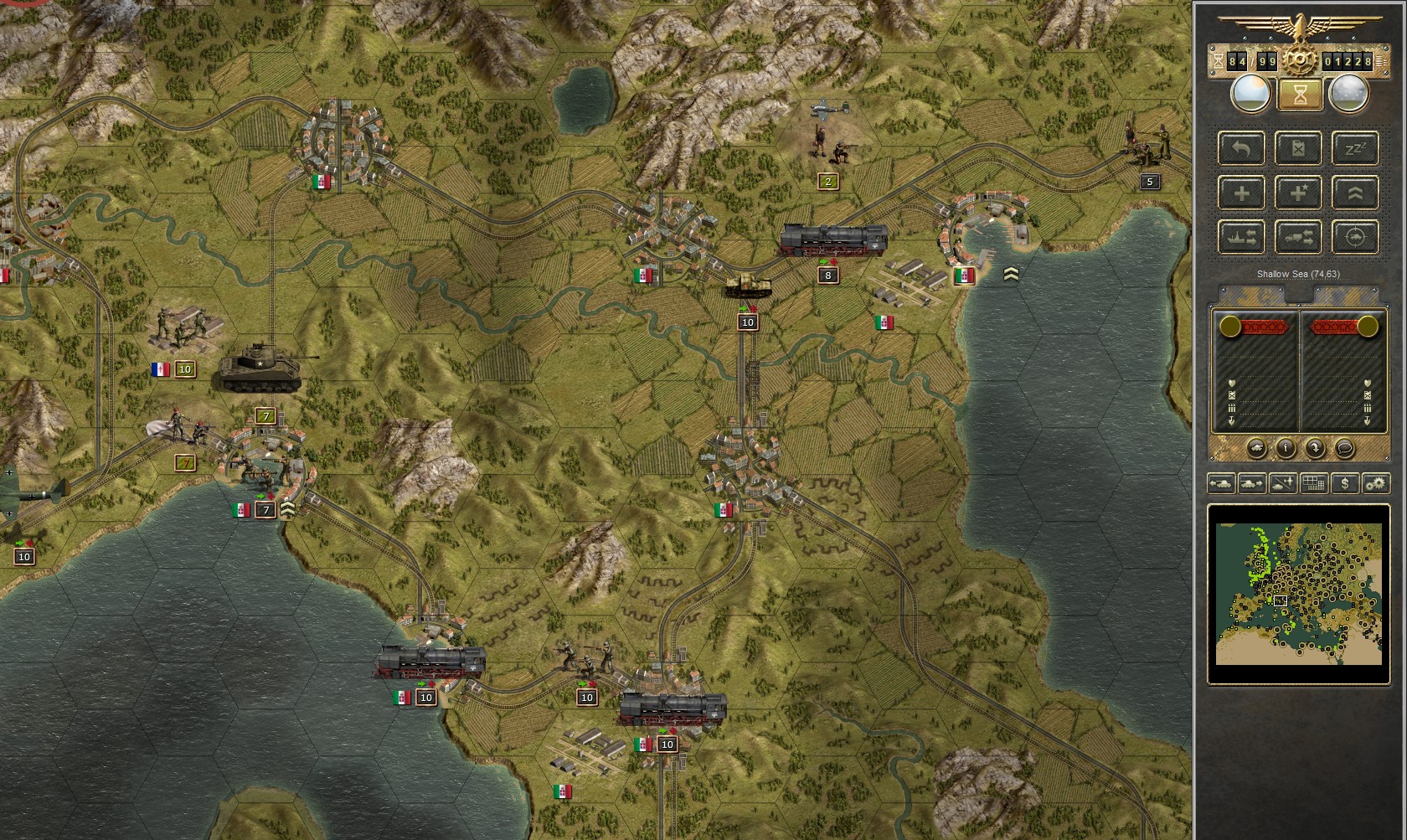The height and width of the screenshot is (840, 1407).
Task: Open the Purchase screen dollar icon
Action: pos(1345,484)
